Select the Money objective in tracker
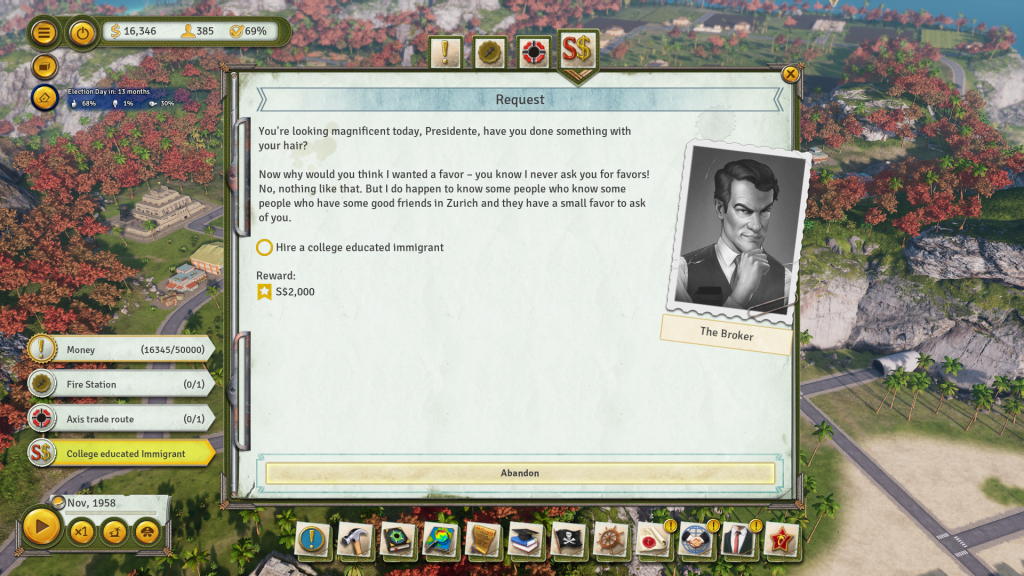Viewport: 1024px width, 576px height. 120,350
